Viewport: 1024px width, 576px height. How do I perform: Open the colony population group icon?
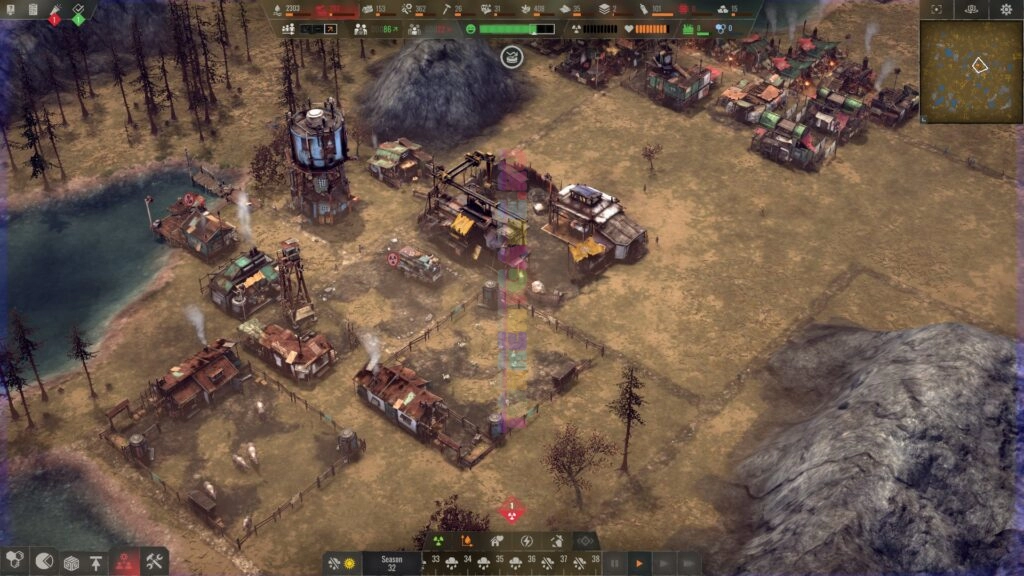pyautogui.click(x=288, y=29)
